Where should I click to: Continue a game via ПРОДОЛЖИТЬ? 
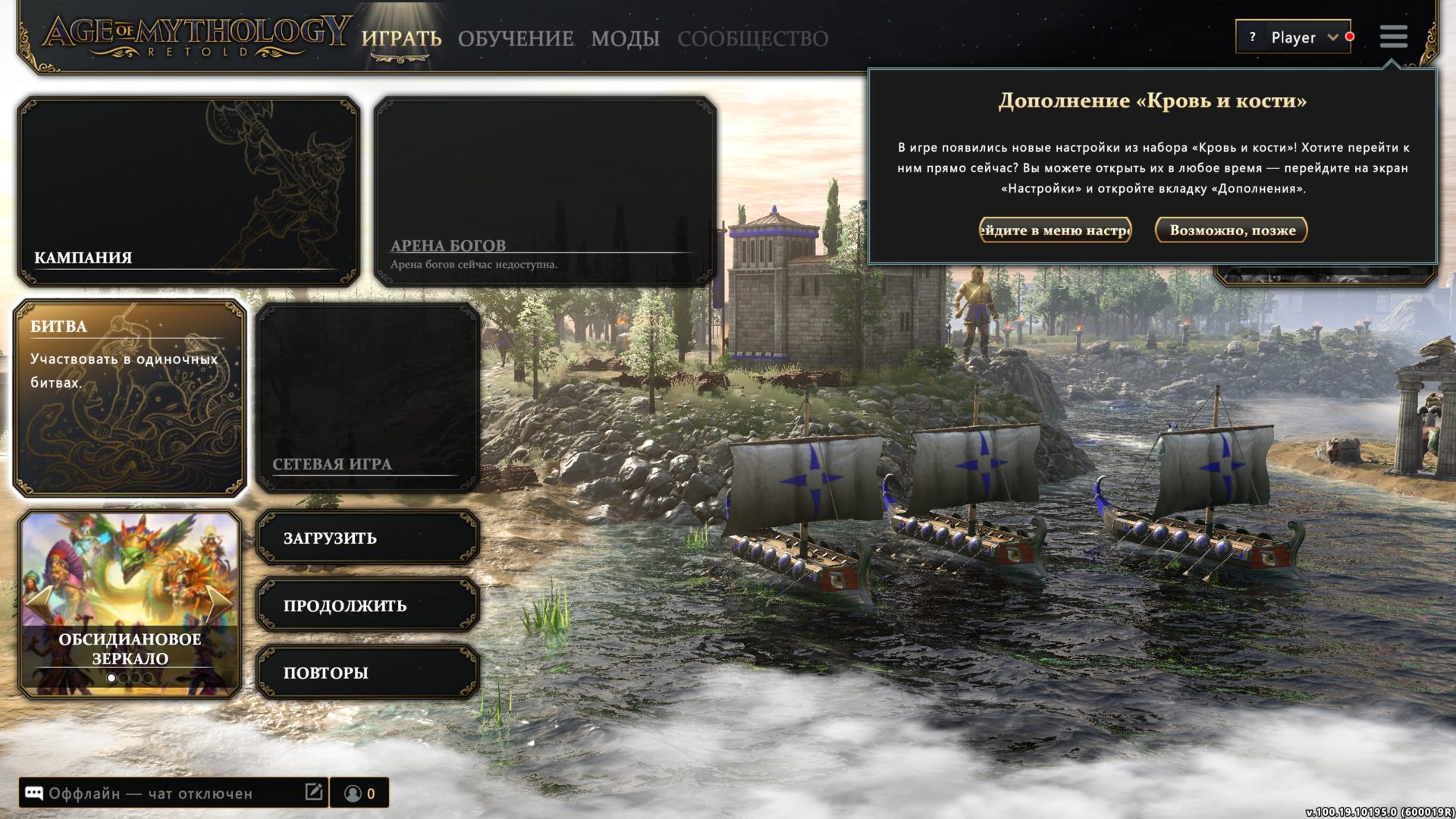(x=367, y=605)
